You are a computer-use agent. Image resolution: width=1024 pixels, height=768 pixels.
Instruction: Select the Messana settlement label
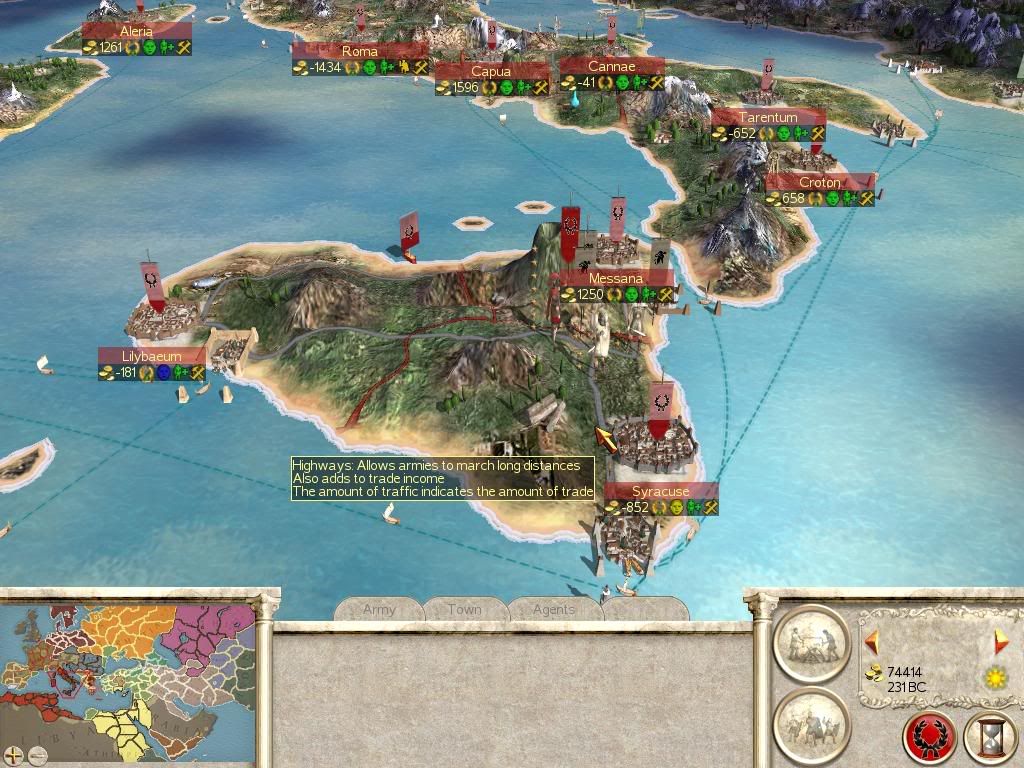[616, 278]
